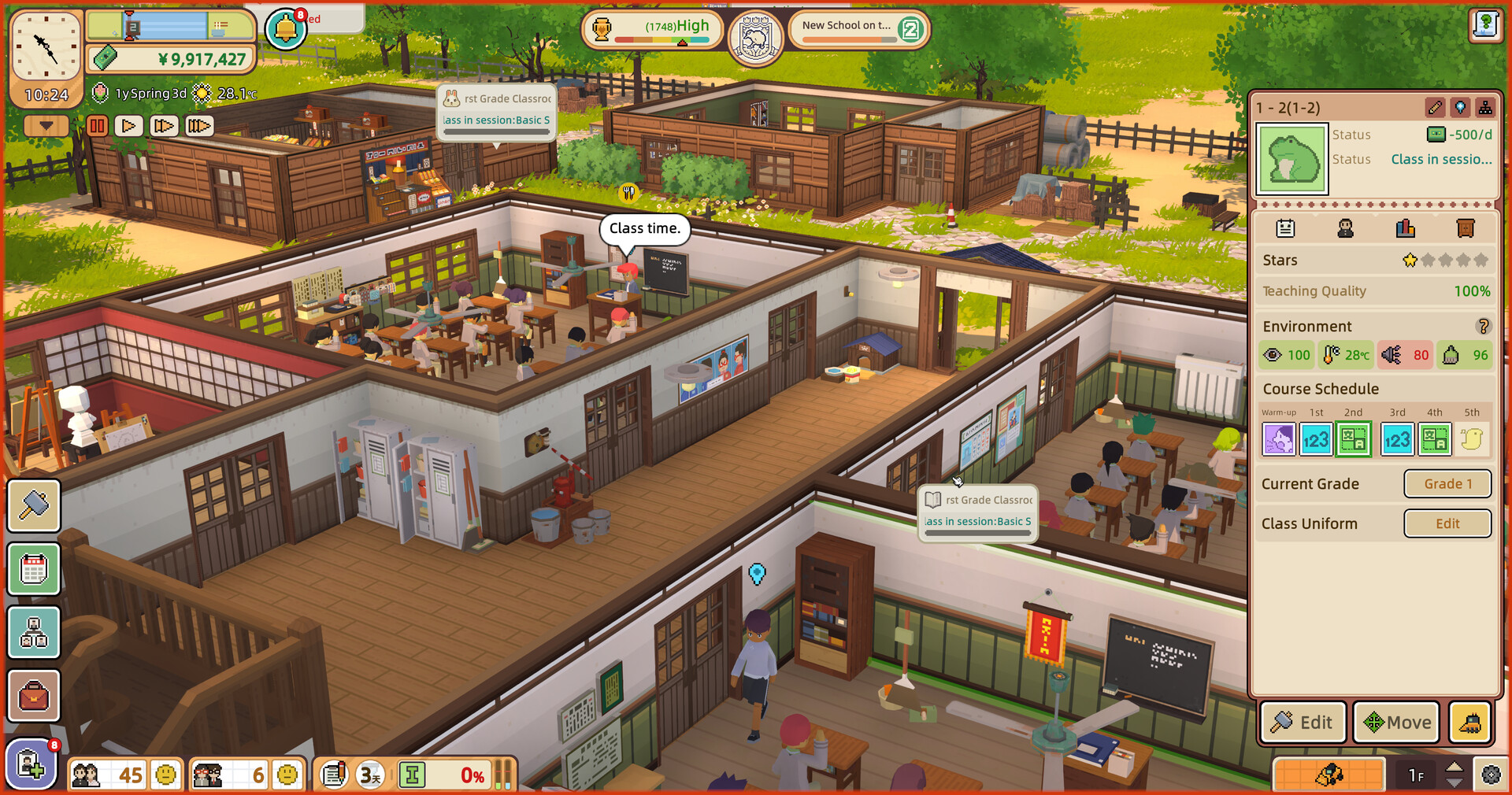The width and height of the screenshot is (1512, 795).
Task: Open the staff organization panel icon
Action: point(34,632)
